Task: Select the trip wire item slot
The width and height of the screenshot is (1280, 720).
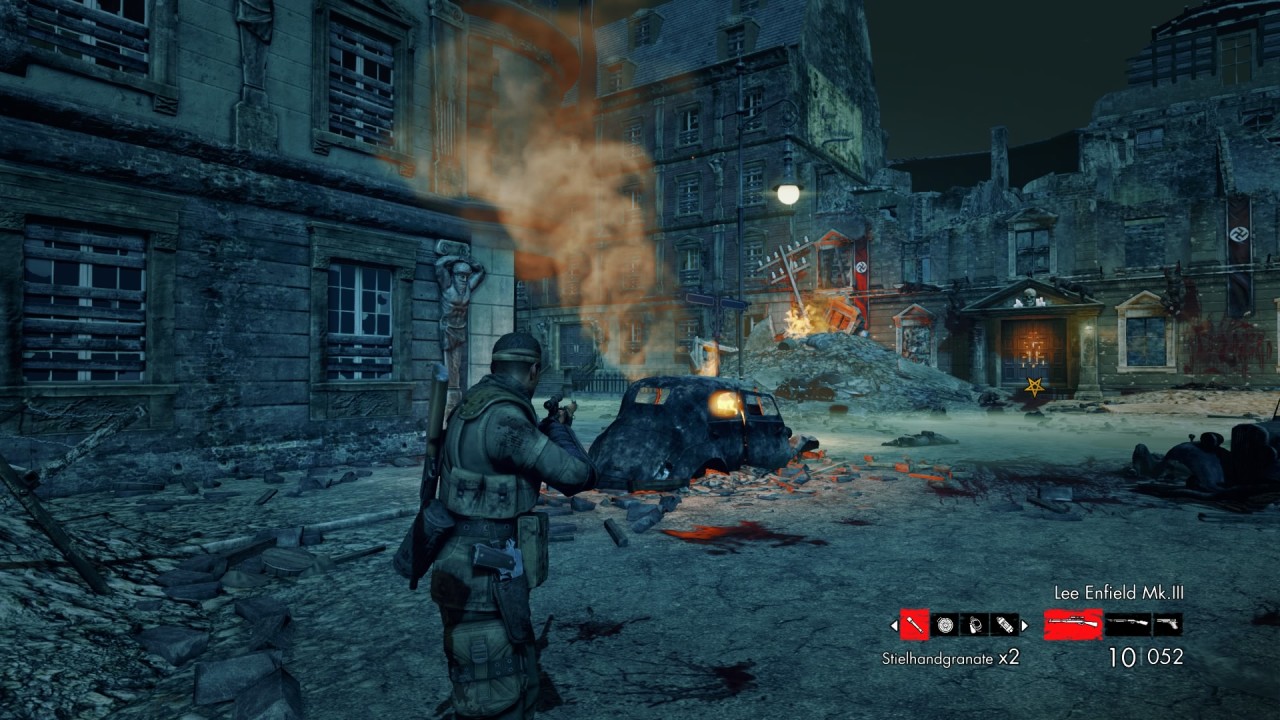Action: (975, 625)
